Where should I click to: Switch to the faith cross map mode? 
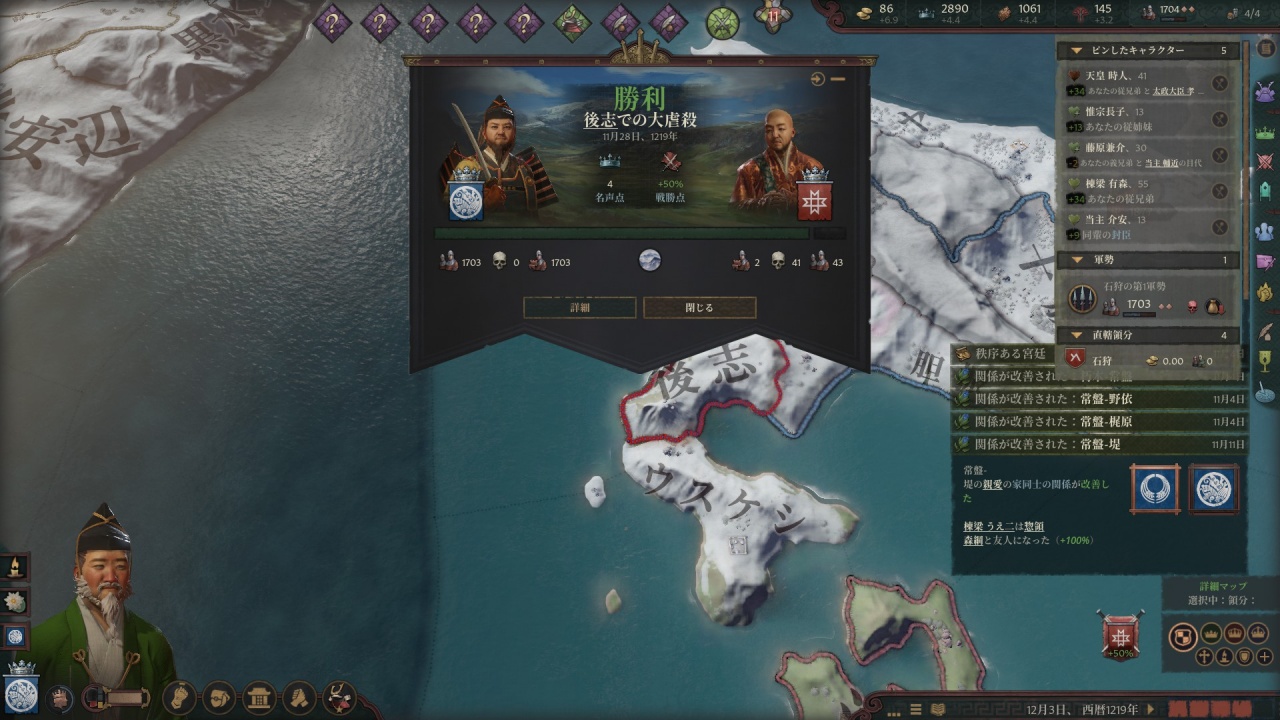(x=1204, y=657)
